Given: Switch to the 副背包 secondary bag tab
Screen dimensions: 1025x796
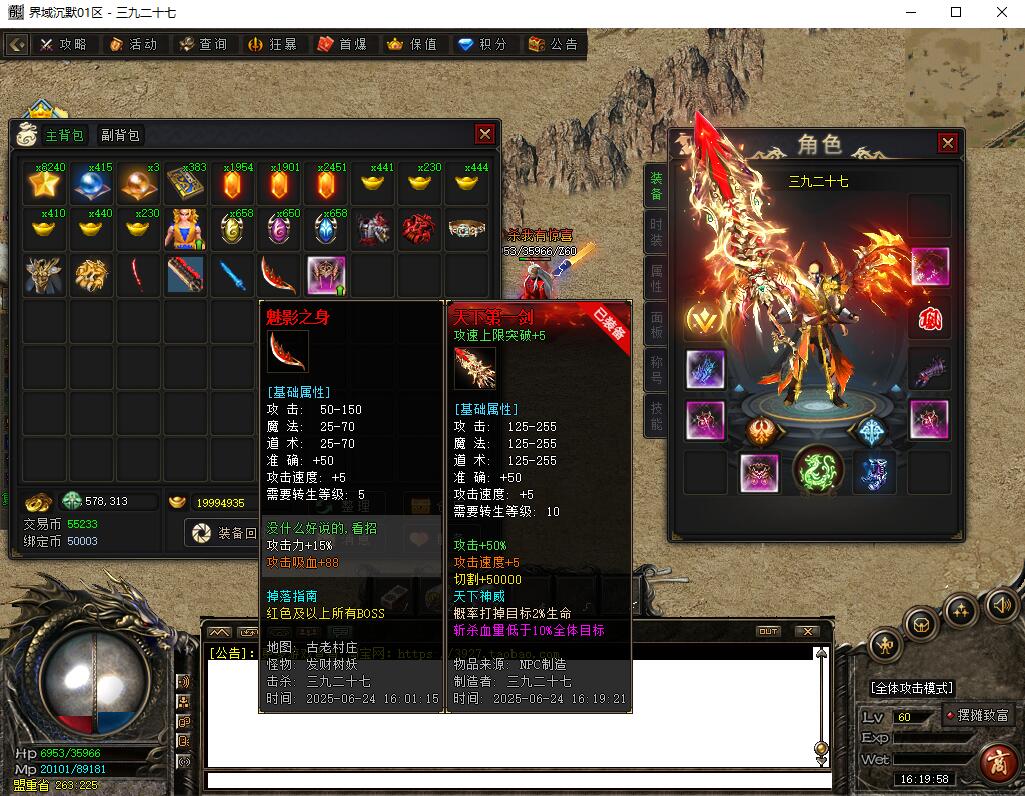Looking at the screenshot, I should [x=119, y=135].
